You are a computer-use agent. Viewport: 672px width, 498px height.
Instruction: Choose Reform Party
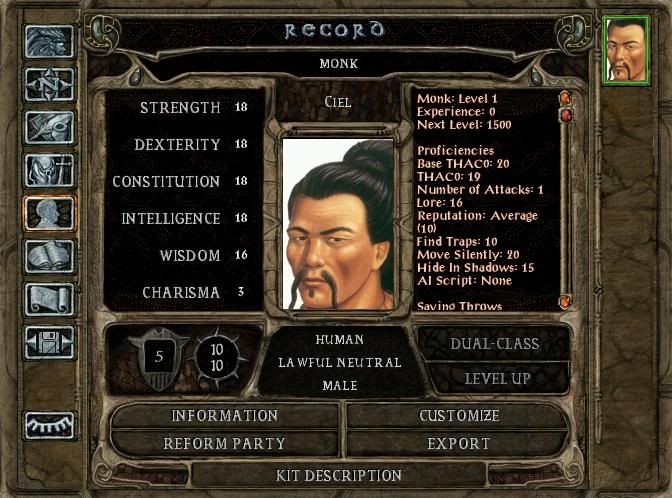click(x=224, y=443)
